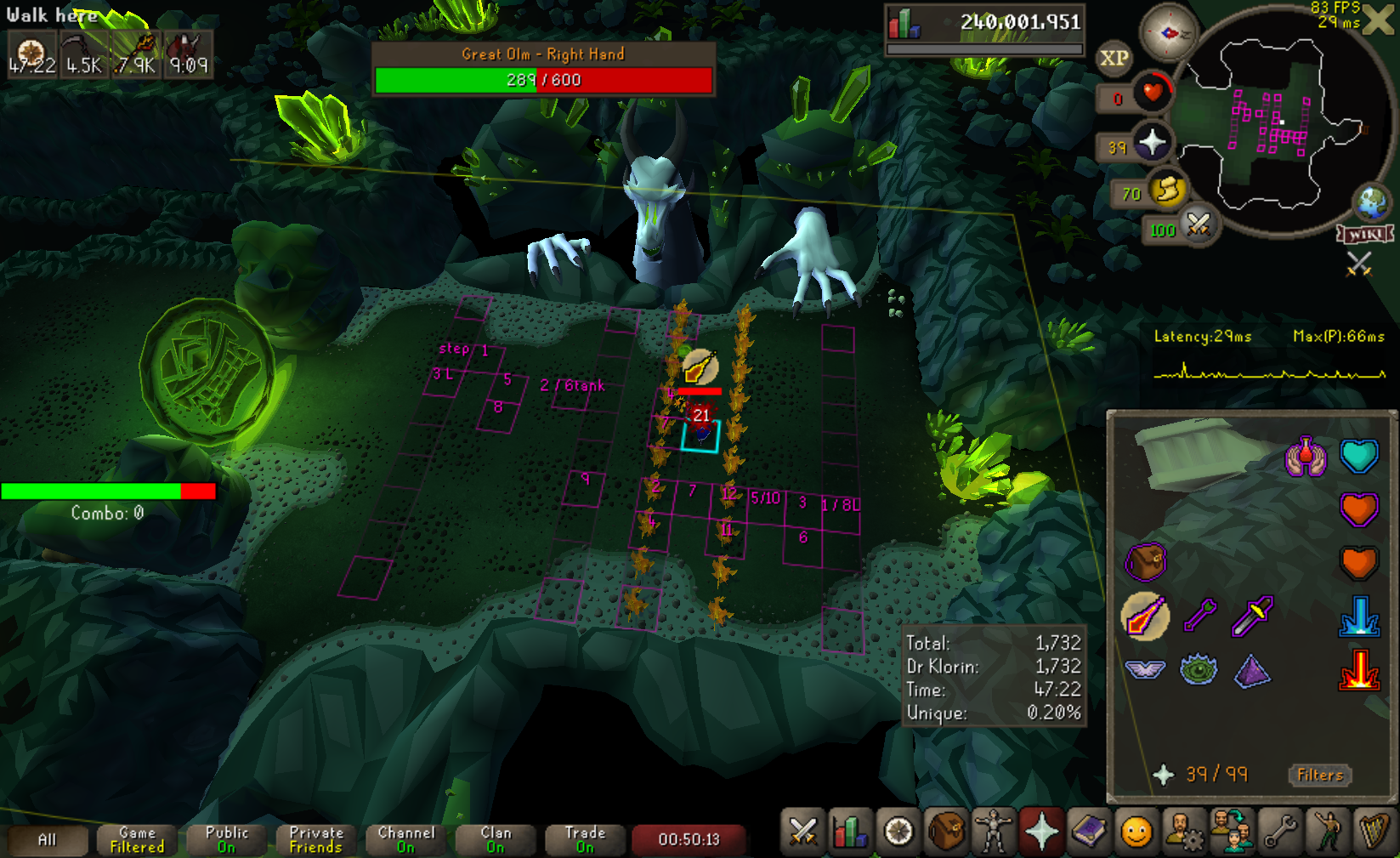Open the Skills tab with bar chart
Screen dimensions: 1400x858
click(849, 832)
